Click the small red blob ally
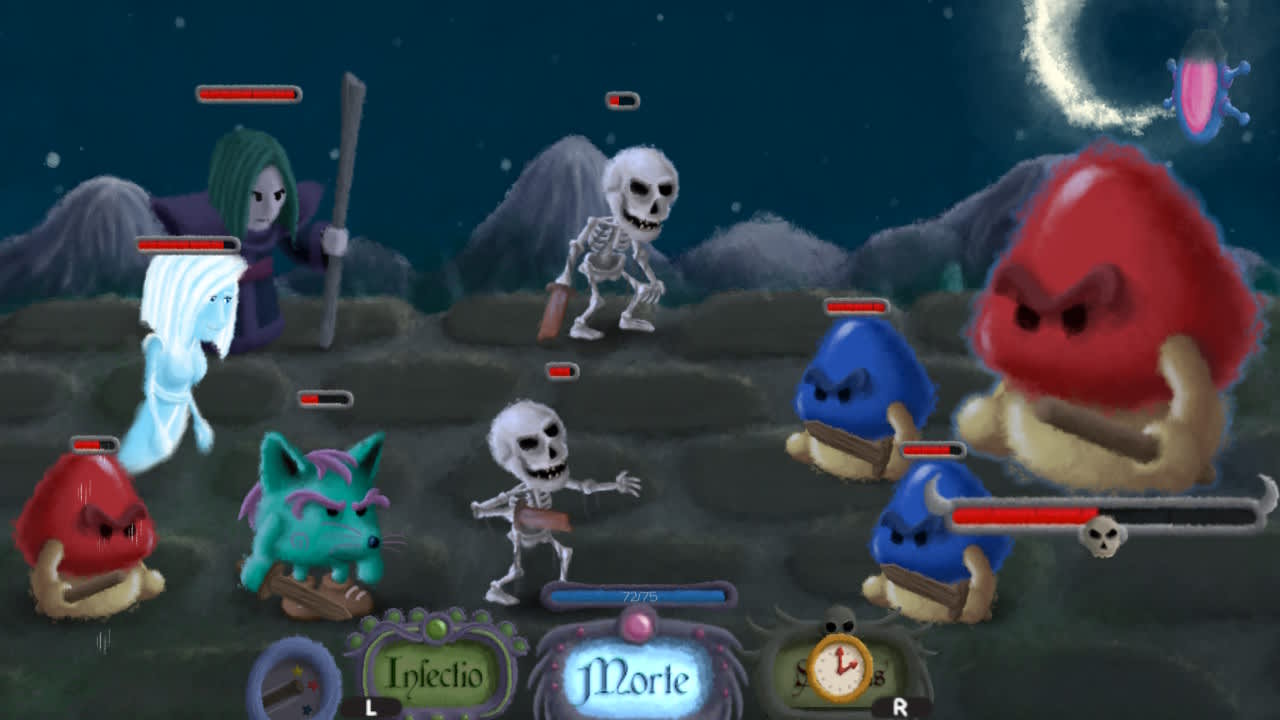Viewport: 1280px width, 720px height. click(85, 530)
